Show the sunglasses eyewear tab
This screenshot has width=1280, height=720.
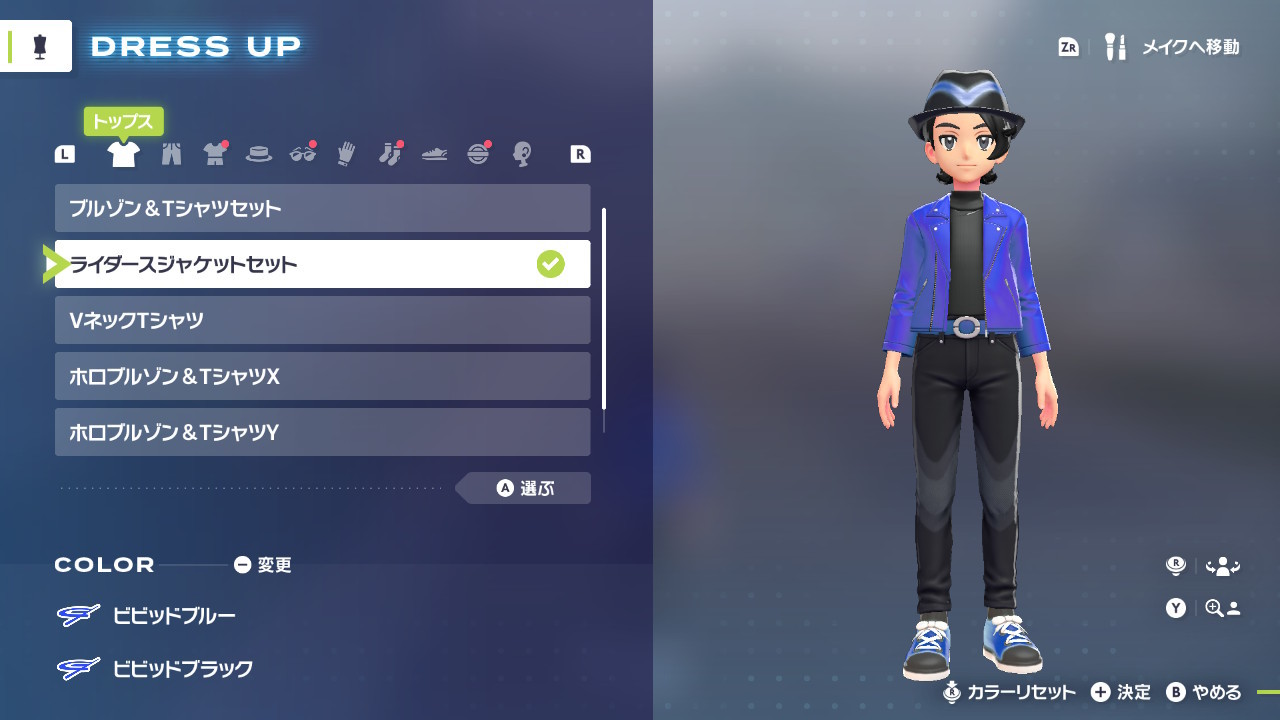click(x=302, y=154)
